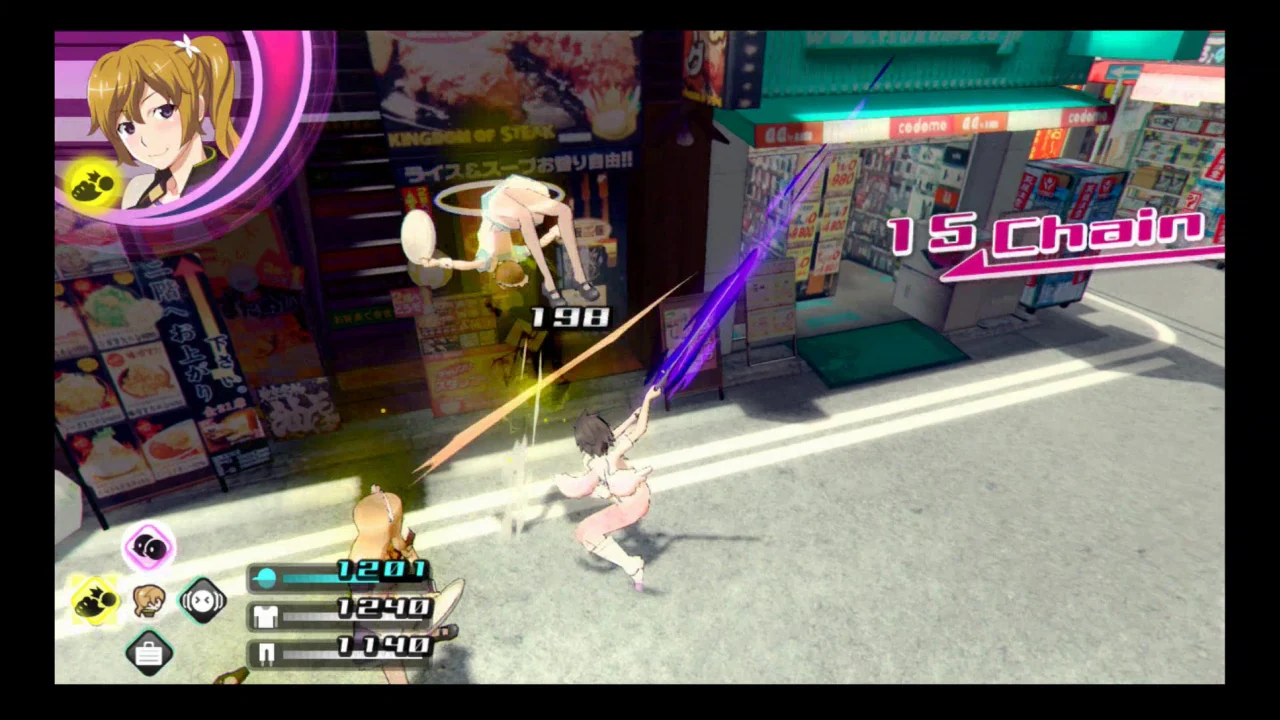Open the briefcase items command icon
Screen dimensions: 1280x720
click(148, 653)
